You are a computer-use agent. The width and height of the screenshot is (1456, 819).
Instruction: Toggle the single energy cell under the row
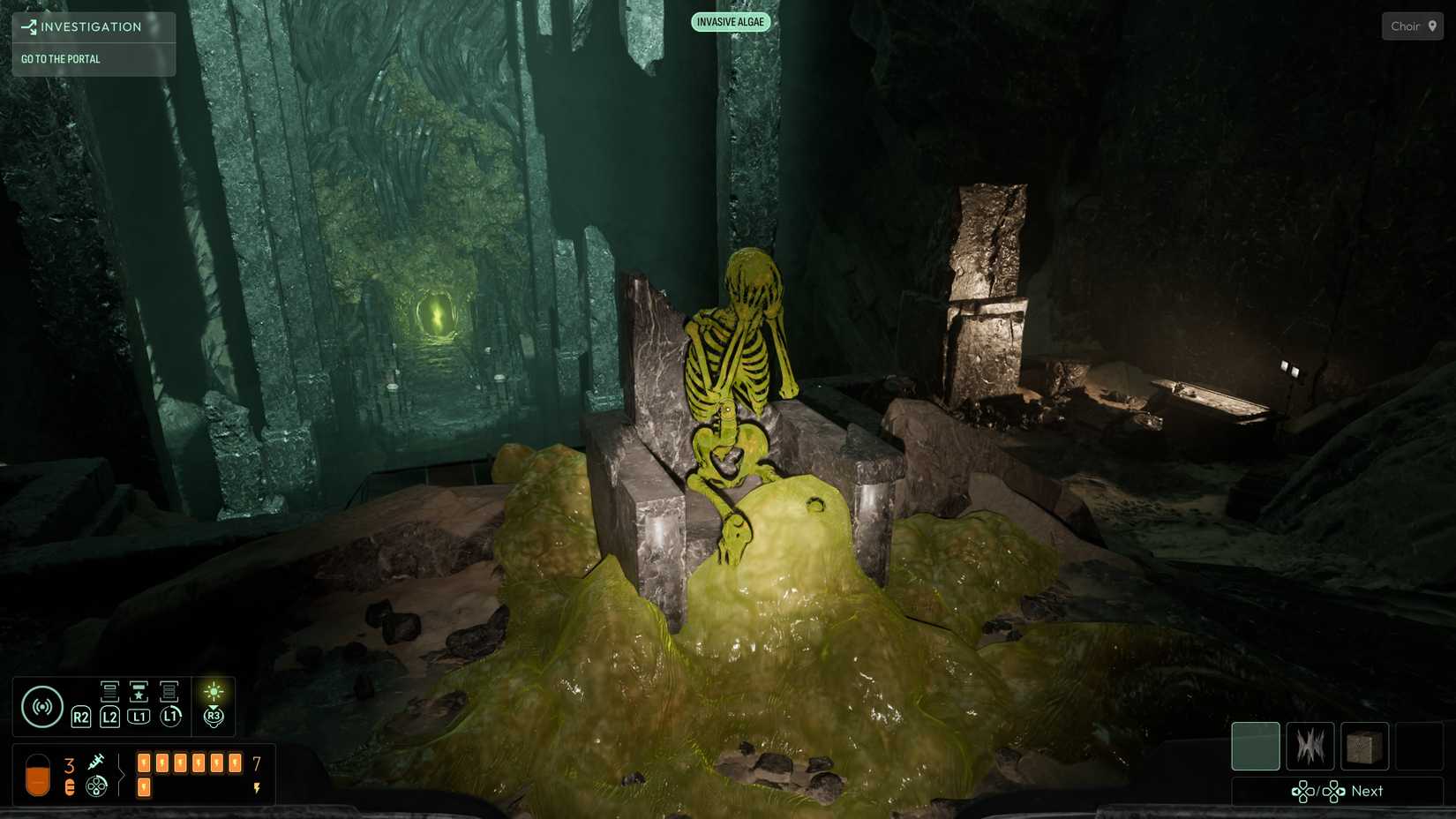pyautogui.click(x=144, y=787)
